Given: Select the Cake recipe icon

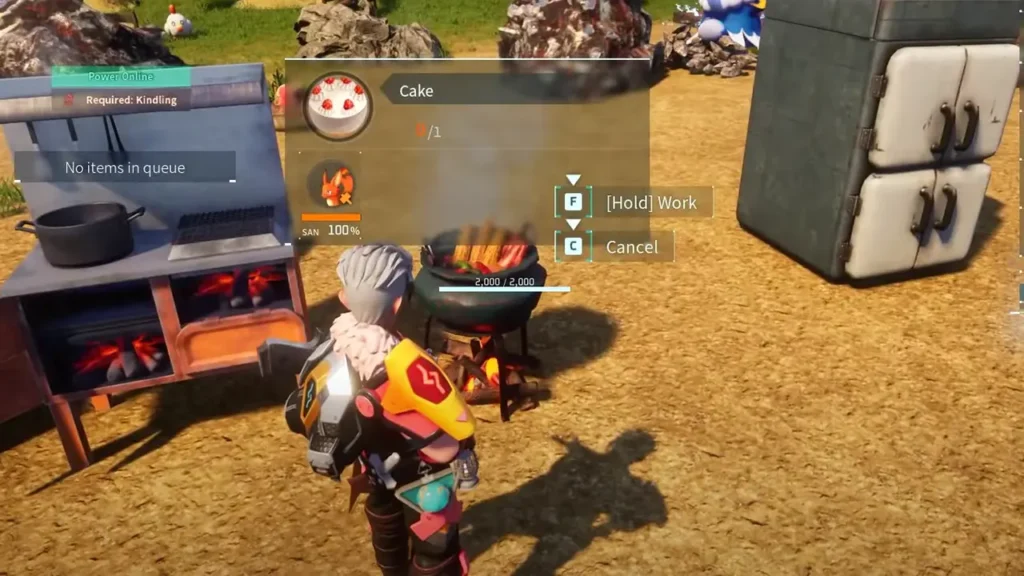Looking at the screenshot, I should click(x=337, y=105).
